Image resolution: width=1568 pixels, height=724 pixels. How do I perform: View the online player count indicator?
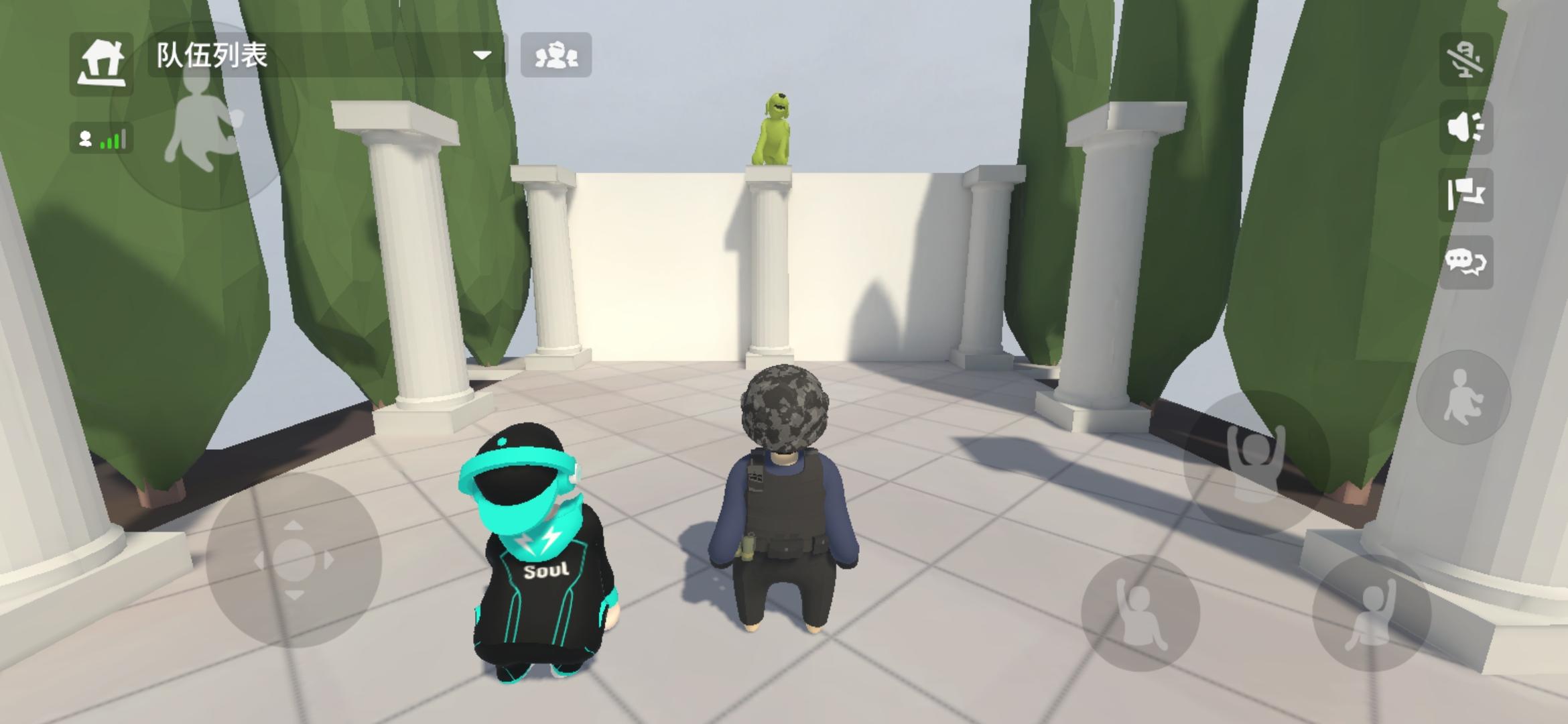[x=84, y=138]
